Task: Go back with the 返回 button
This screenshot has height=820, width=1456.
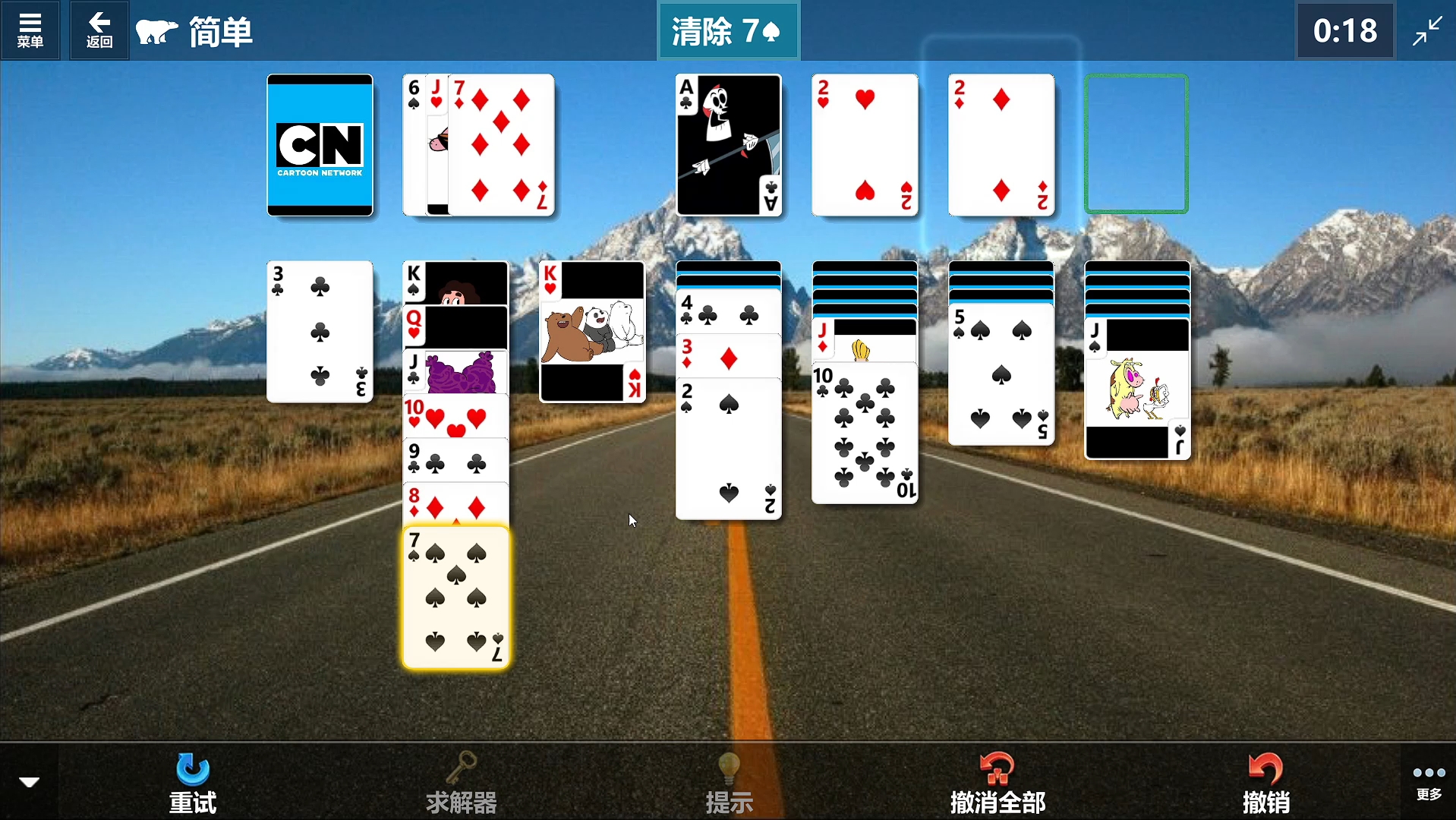Action: 99,30
